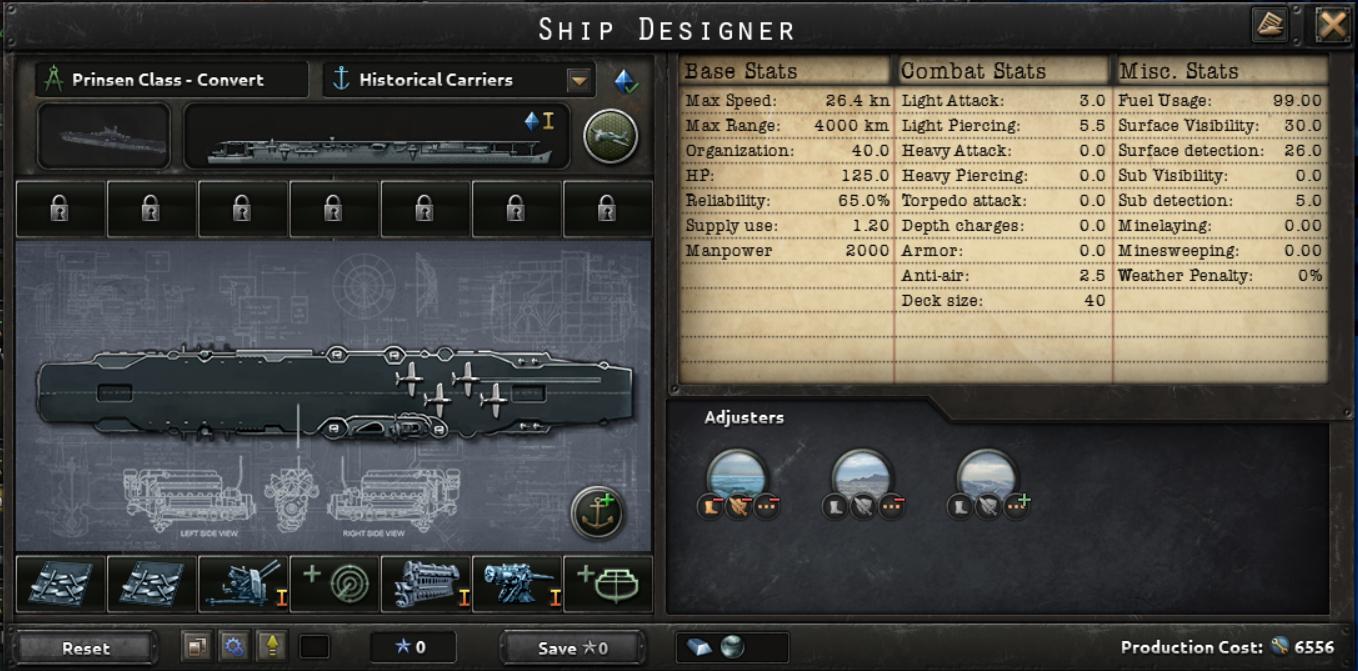Screen dimensions: 1358x671
Task: Select the ship engine module slot
Action: 426,584
